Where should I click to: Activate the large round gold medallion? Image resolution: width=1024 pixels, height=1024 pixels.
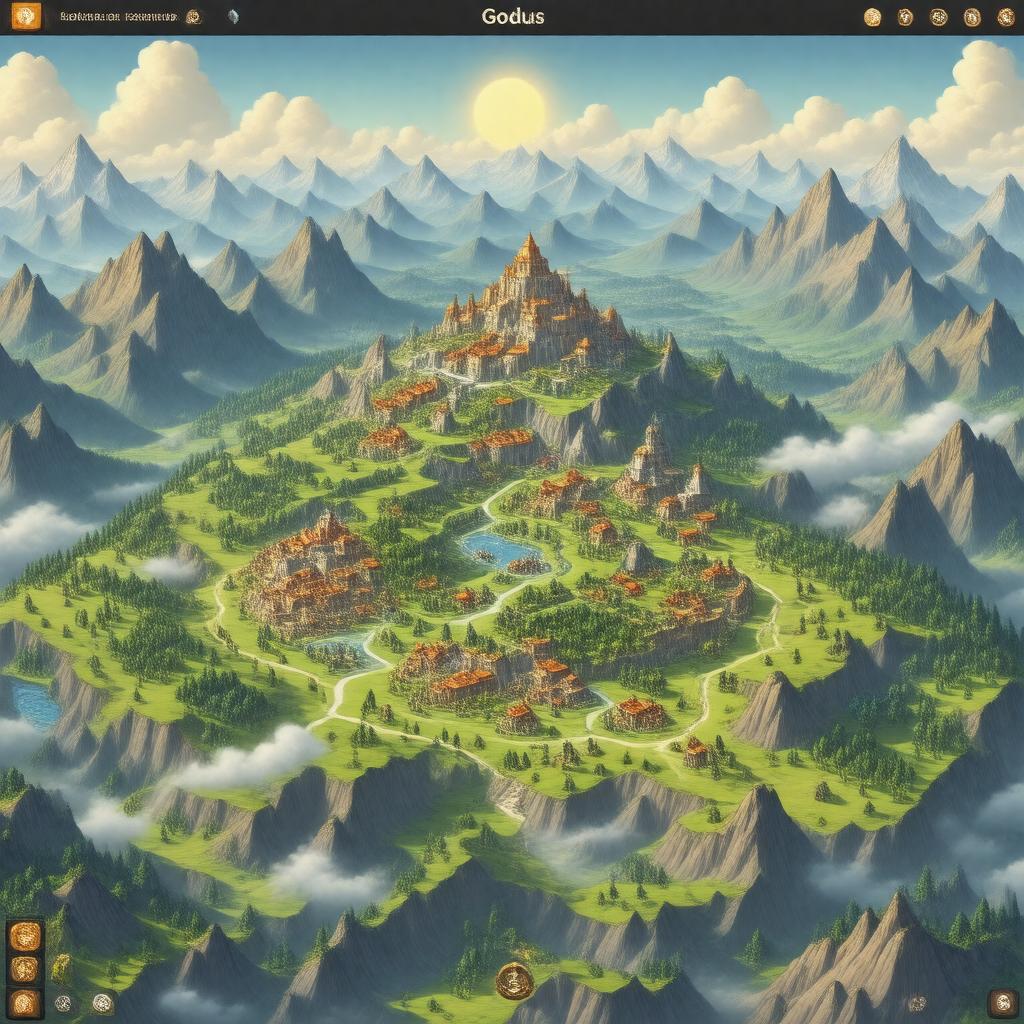coord(514,980)
